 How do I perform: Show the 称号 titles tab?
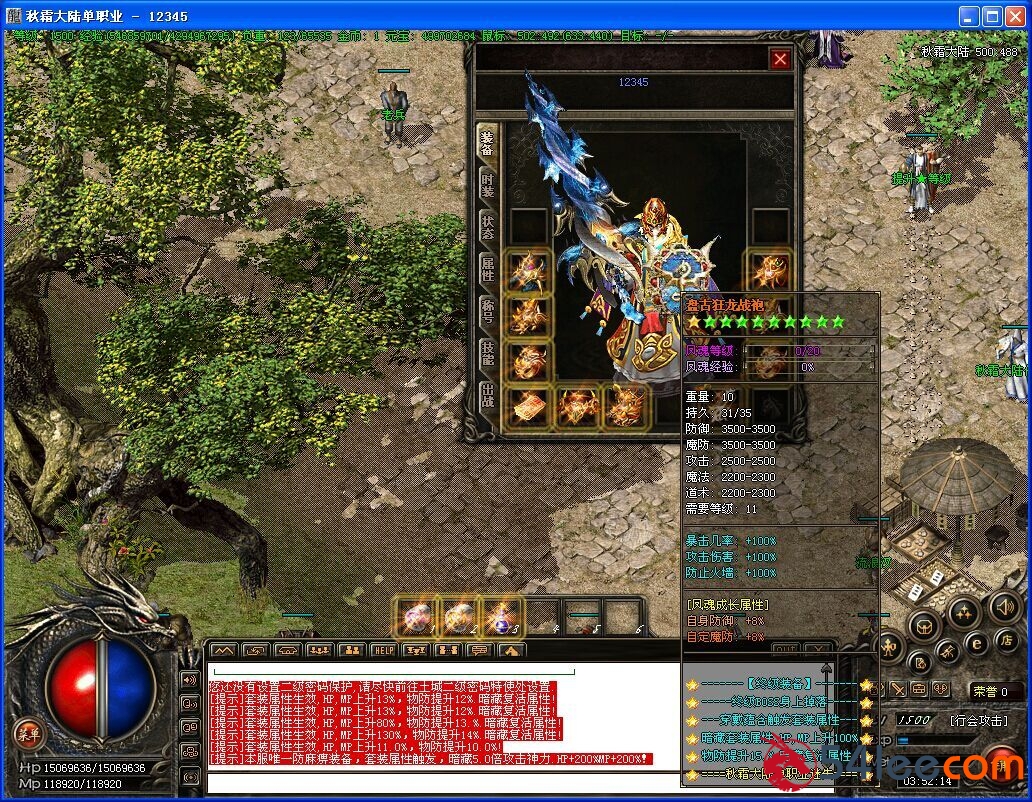point(487,310)
